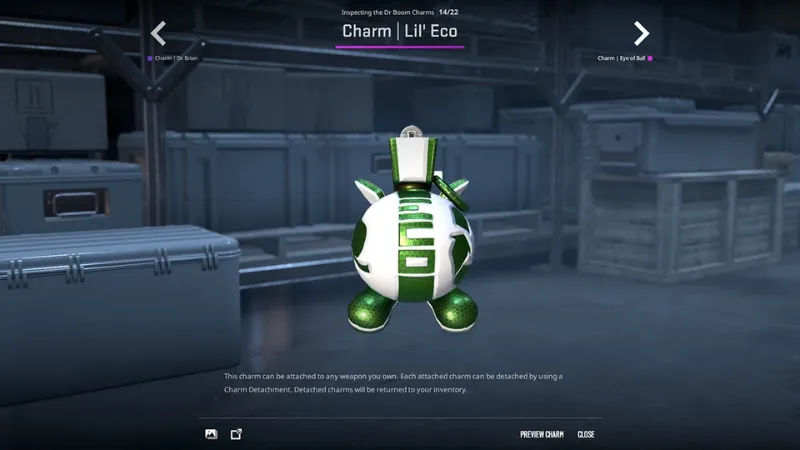Open the external link icon in the bottom bar
This screenshot has height=450, width=800.
click(237, 434)
